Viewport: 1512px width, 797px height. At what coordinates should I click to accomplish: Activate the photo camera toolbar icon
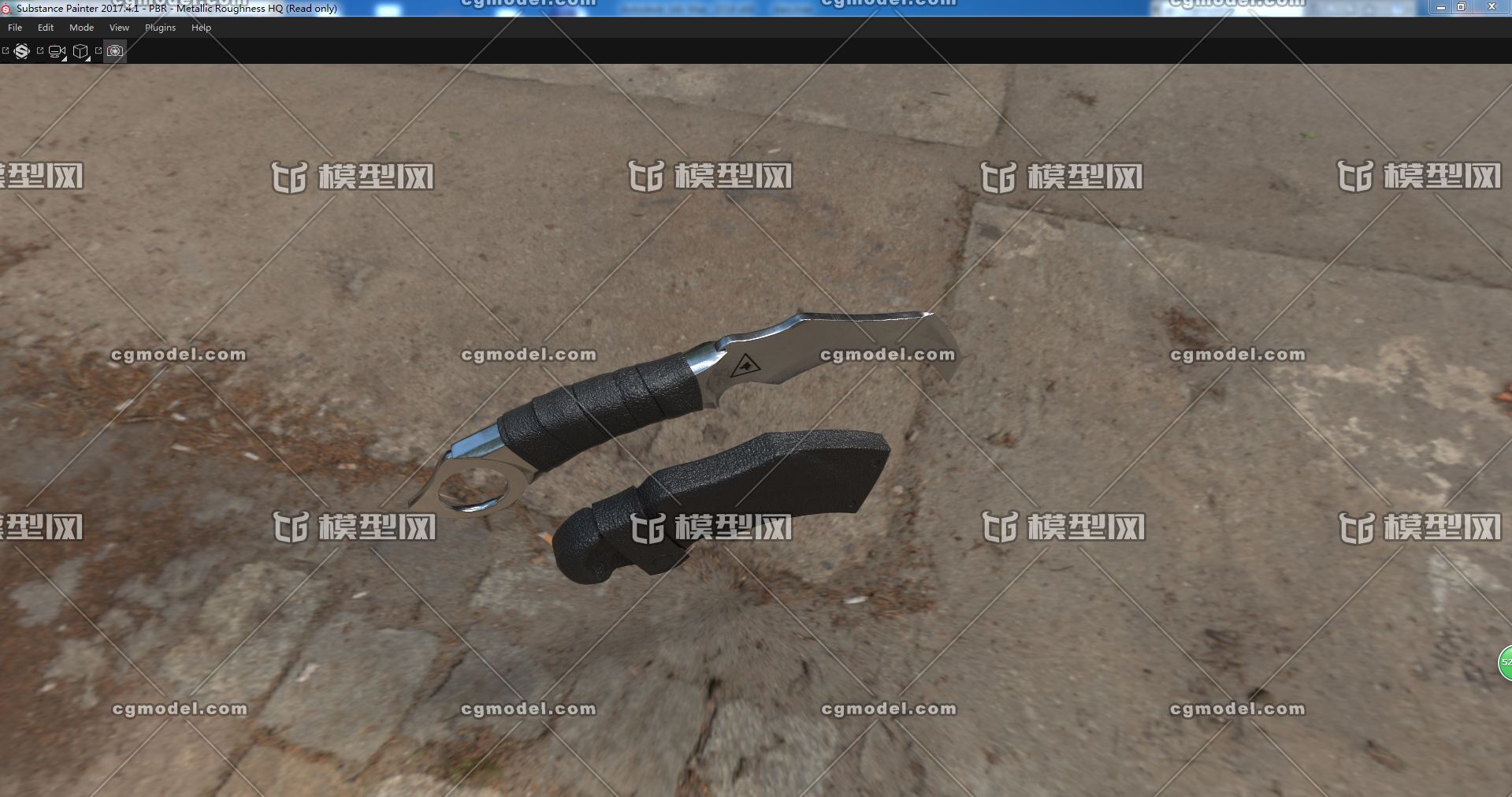[x=115, y=51]
